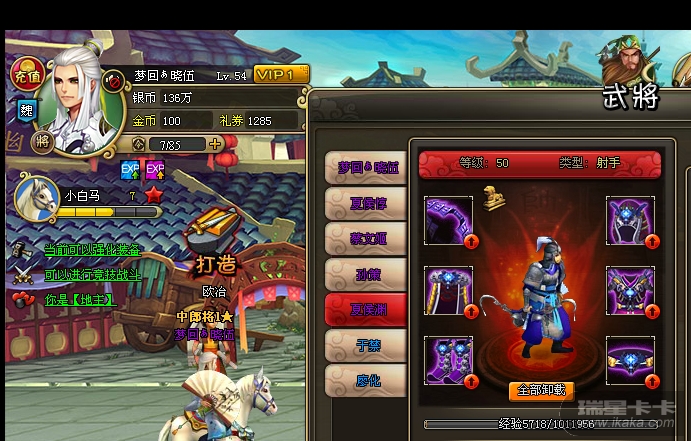Switch to the 于禁 general tab
This screenshot has width=691, height=441.
click(x=367, y=346)
